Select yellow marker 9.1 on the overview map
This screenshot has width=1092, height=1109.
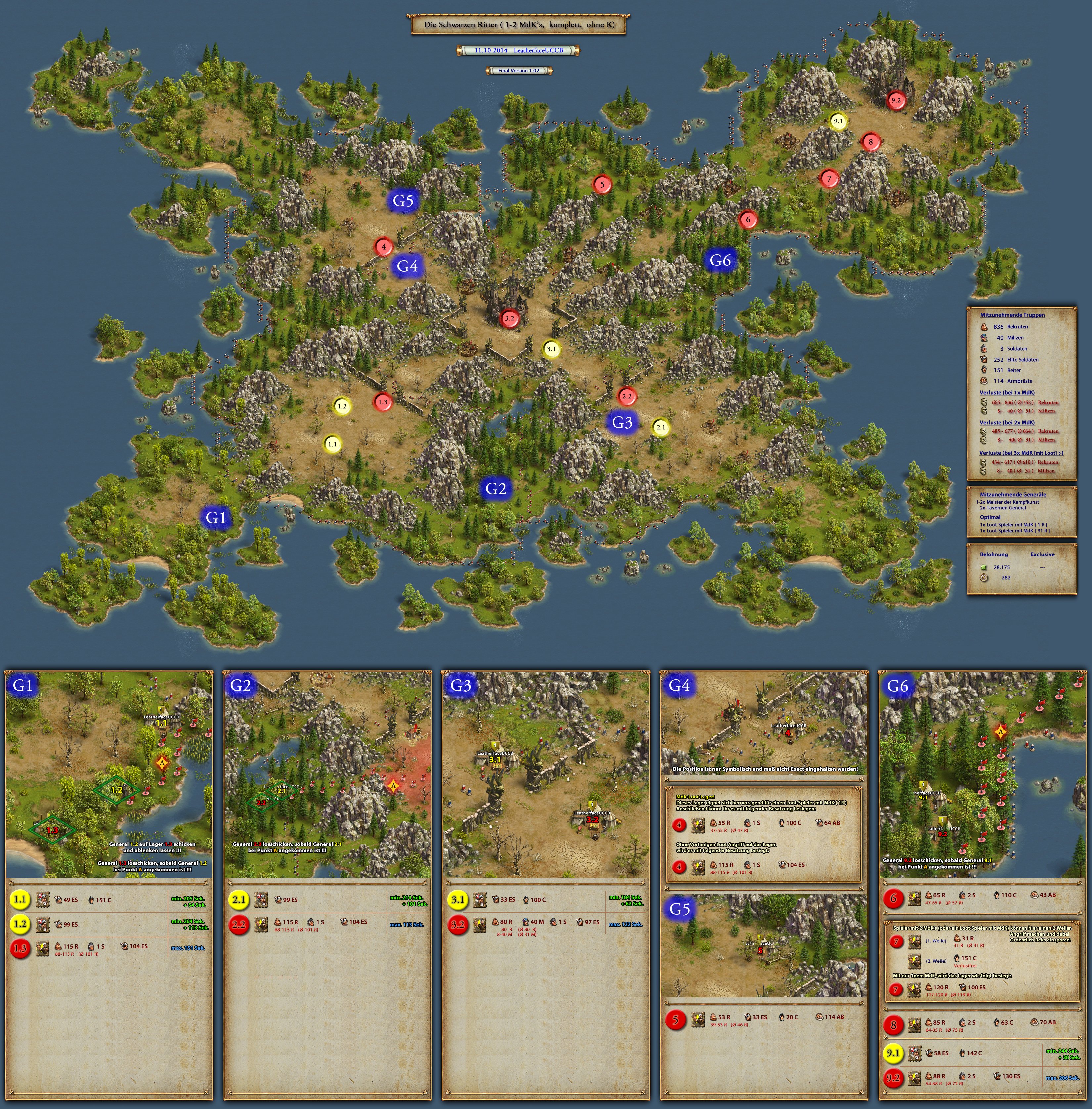(x=838, y=121)
